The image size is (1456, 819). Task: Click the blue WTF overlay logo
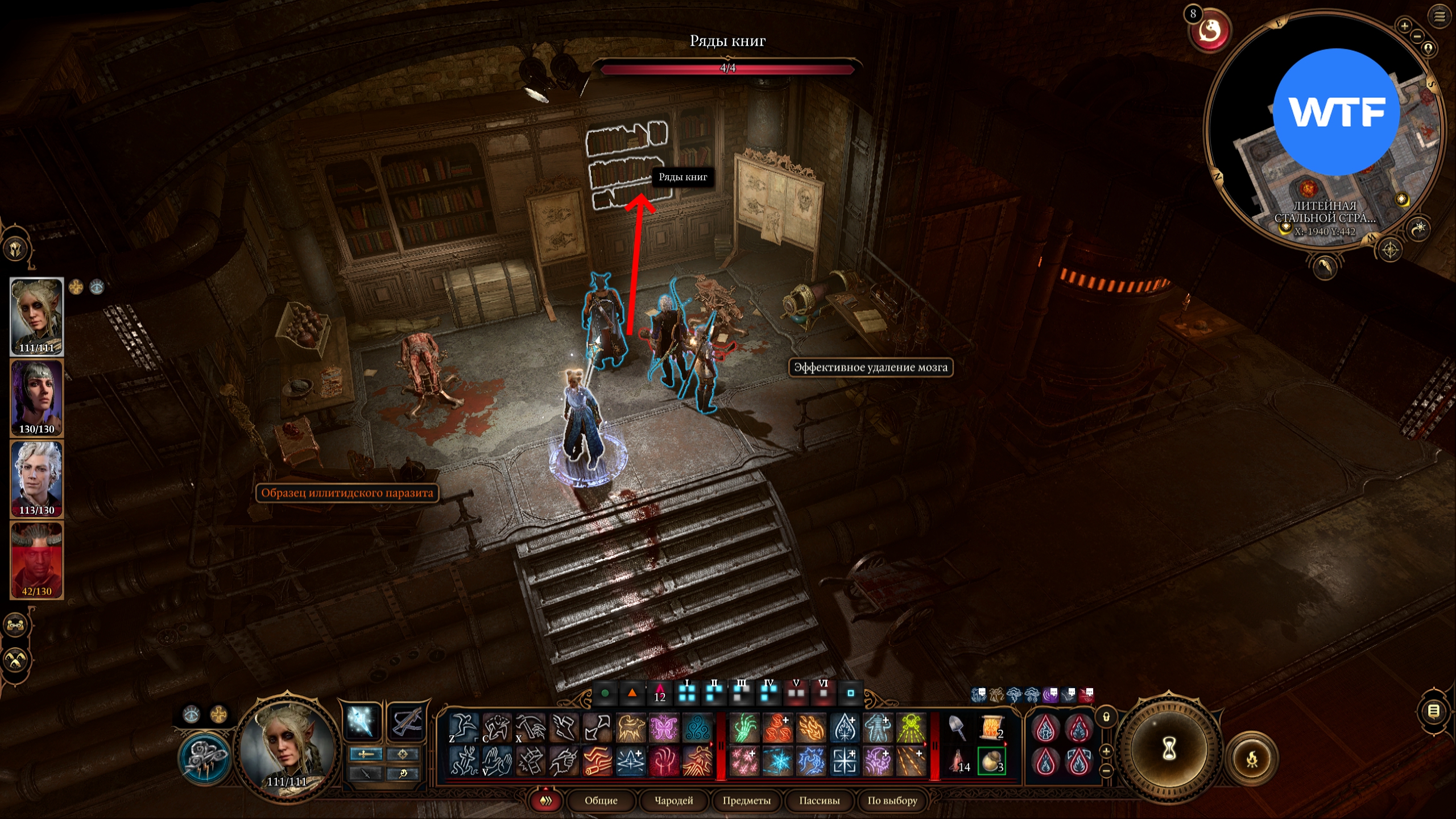(1336, 112)
